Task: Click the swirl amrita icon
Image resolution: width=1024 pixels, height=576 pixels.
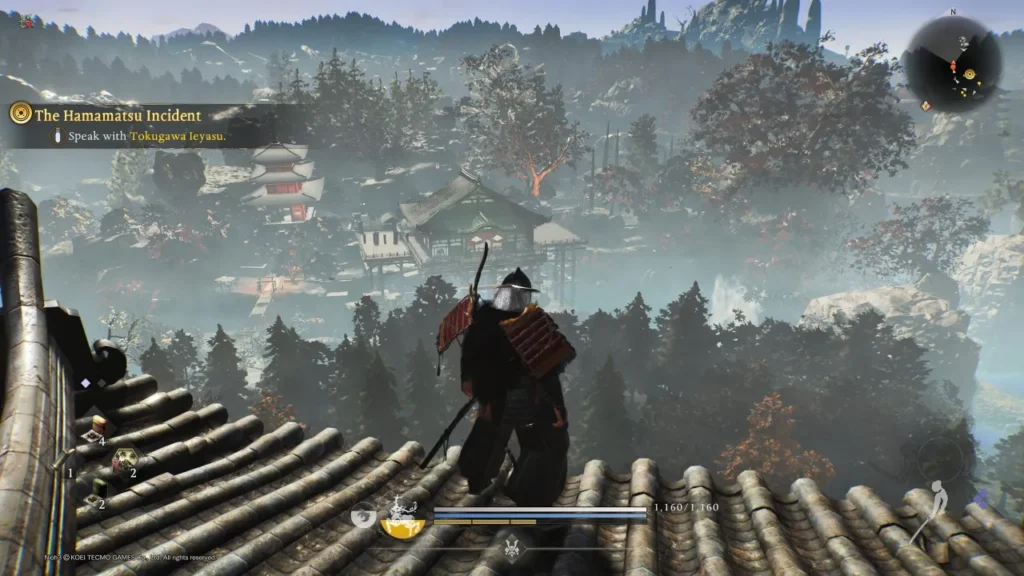Action: (365, 517)
